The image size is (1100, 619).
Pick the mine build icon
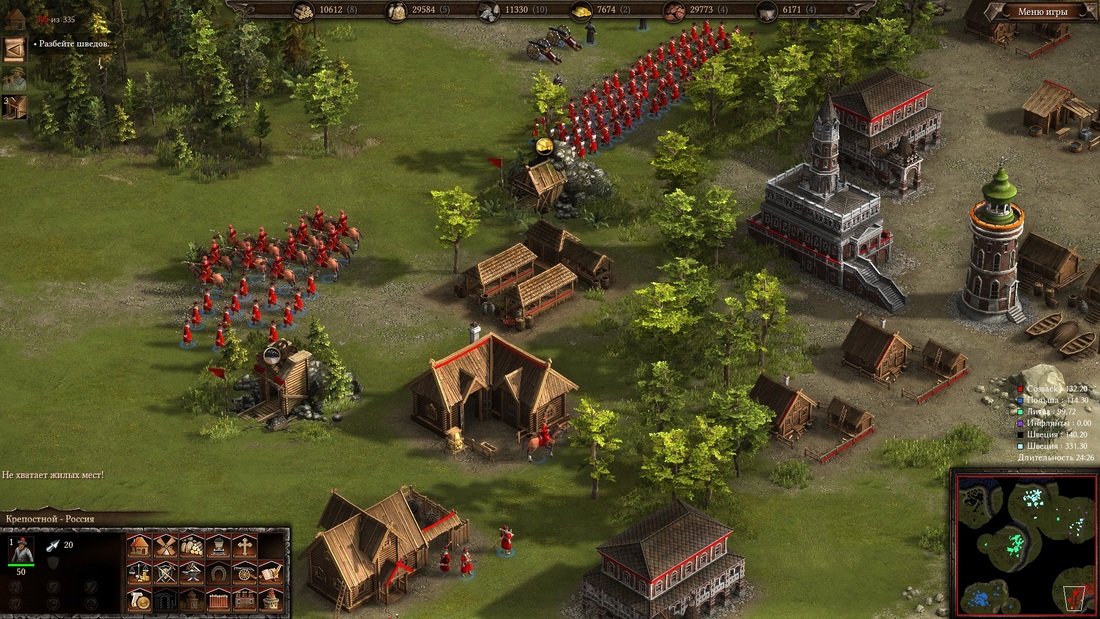(x=217, y=546)
